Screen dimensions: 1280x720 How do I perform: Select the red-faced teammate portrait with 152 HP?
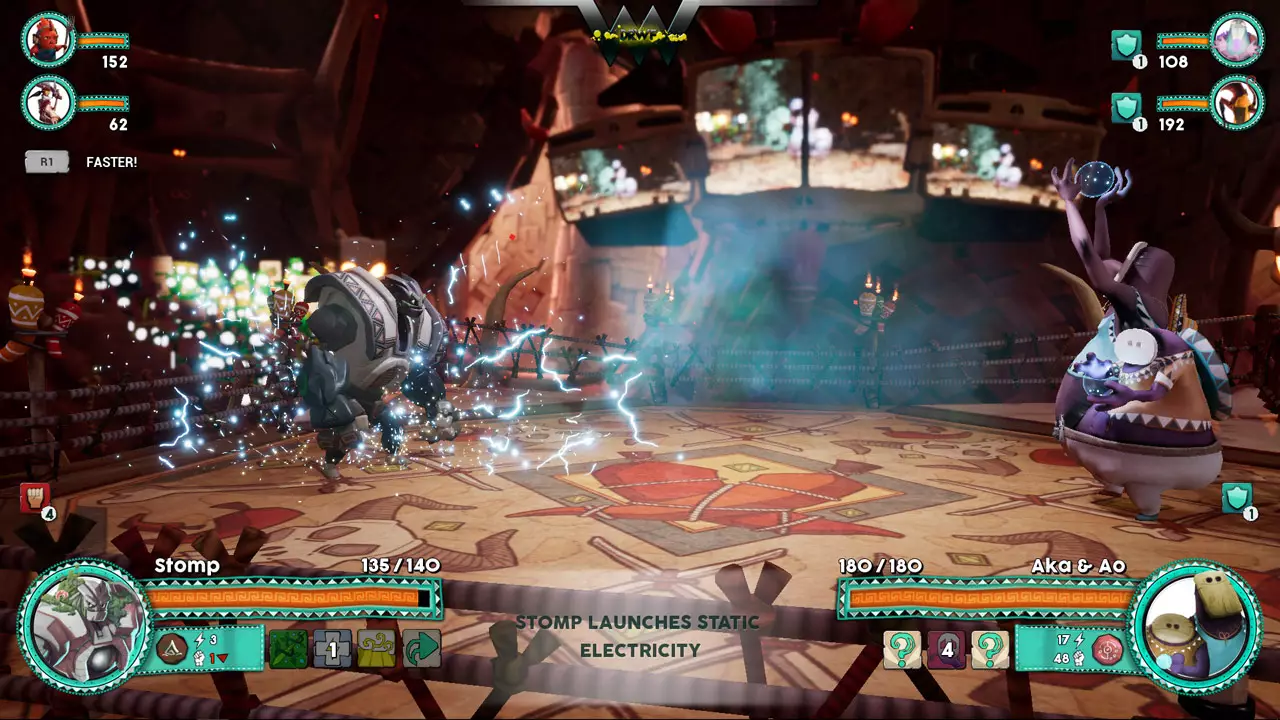(x=48, y=40)
